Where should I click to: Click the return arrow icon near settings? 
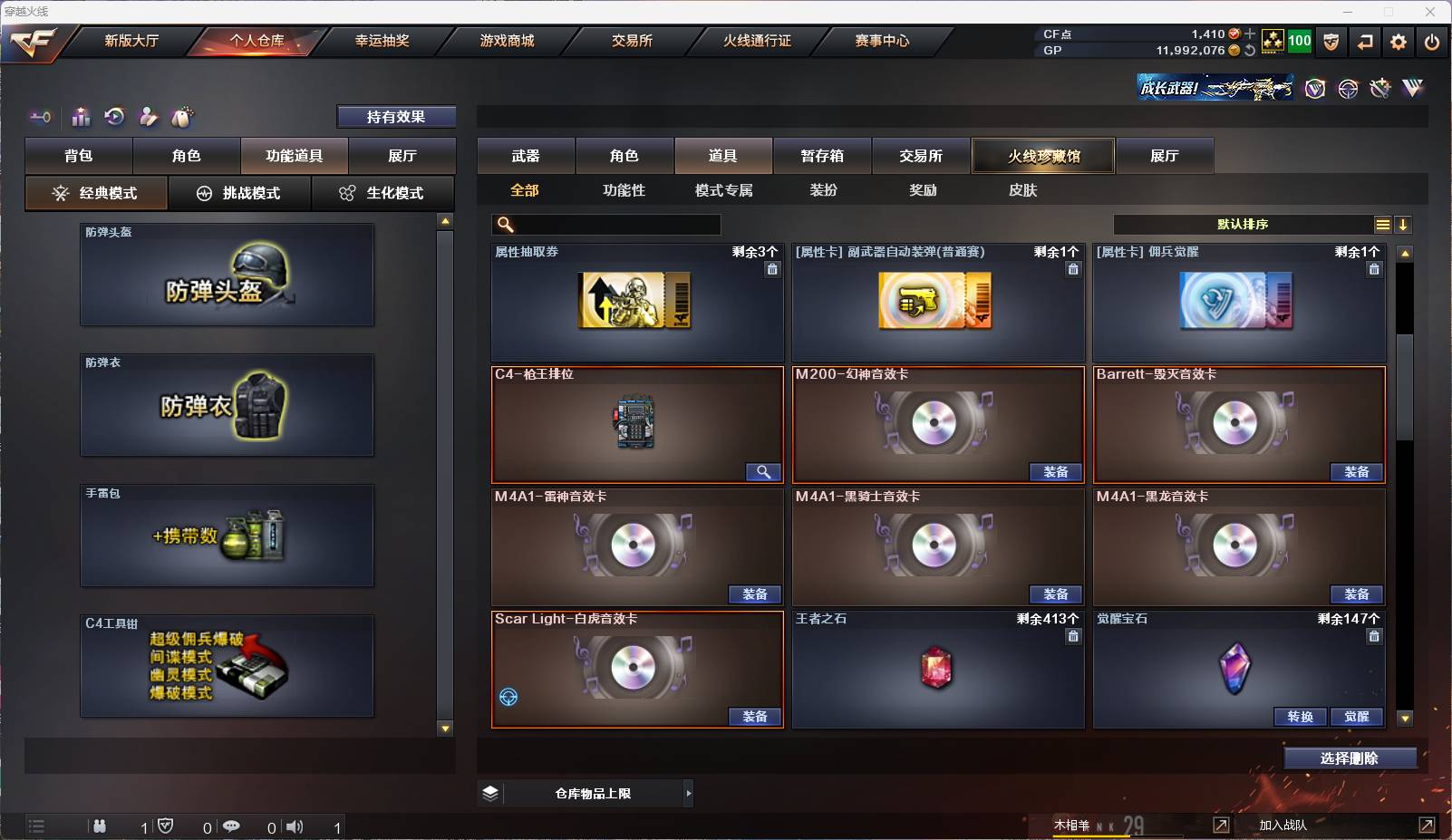tap(1366, 42)
